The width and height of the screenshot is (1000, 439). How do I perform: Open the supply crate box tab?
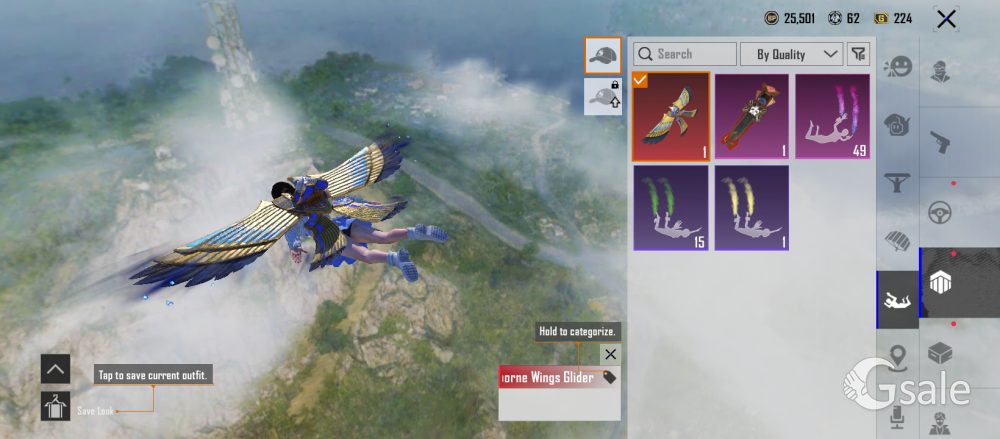940,353
